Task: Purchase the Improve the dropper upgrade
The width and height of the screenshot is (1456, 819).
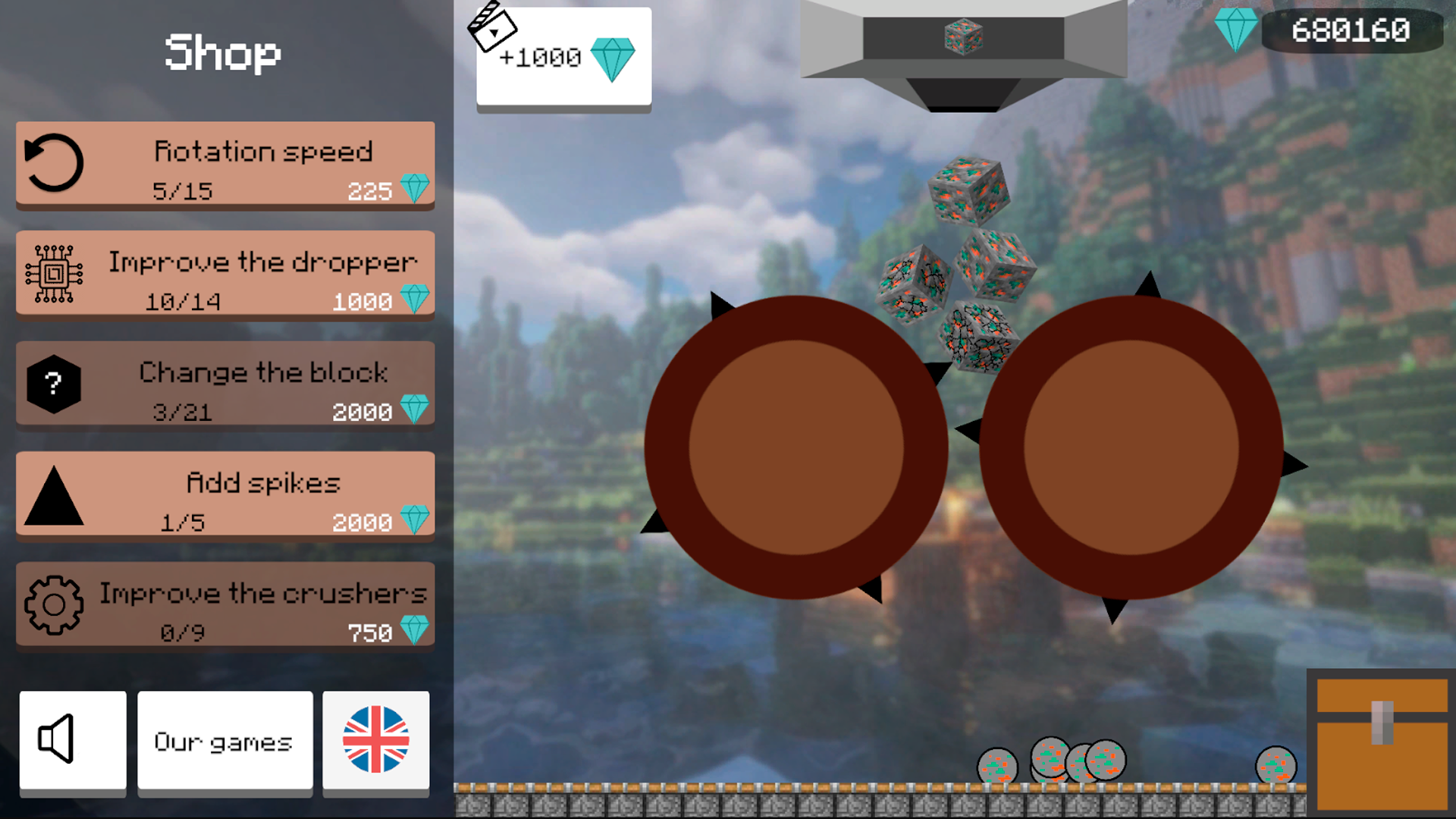Action: pyautogui.click(x=224, y=275)
